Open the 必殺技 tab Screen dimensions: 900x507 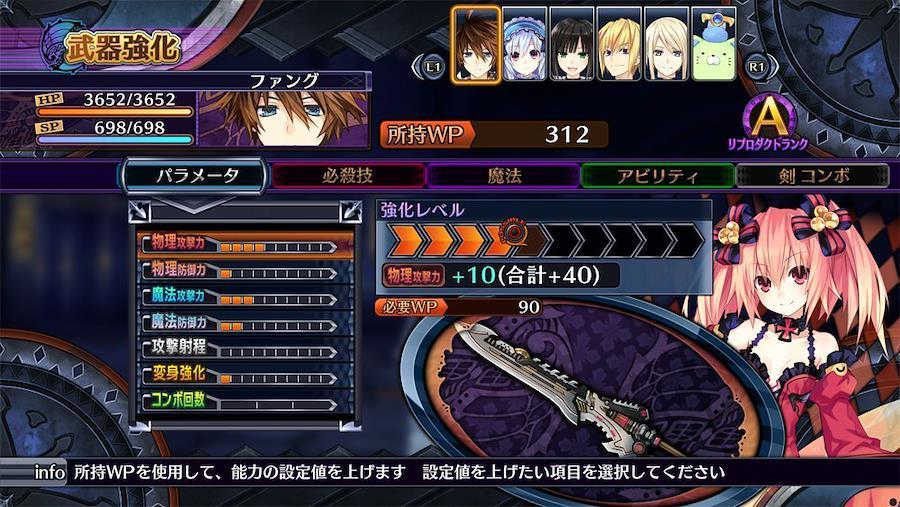click(x=348, y=176)
